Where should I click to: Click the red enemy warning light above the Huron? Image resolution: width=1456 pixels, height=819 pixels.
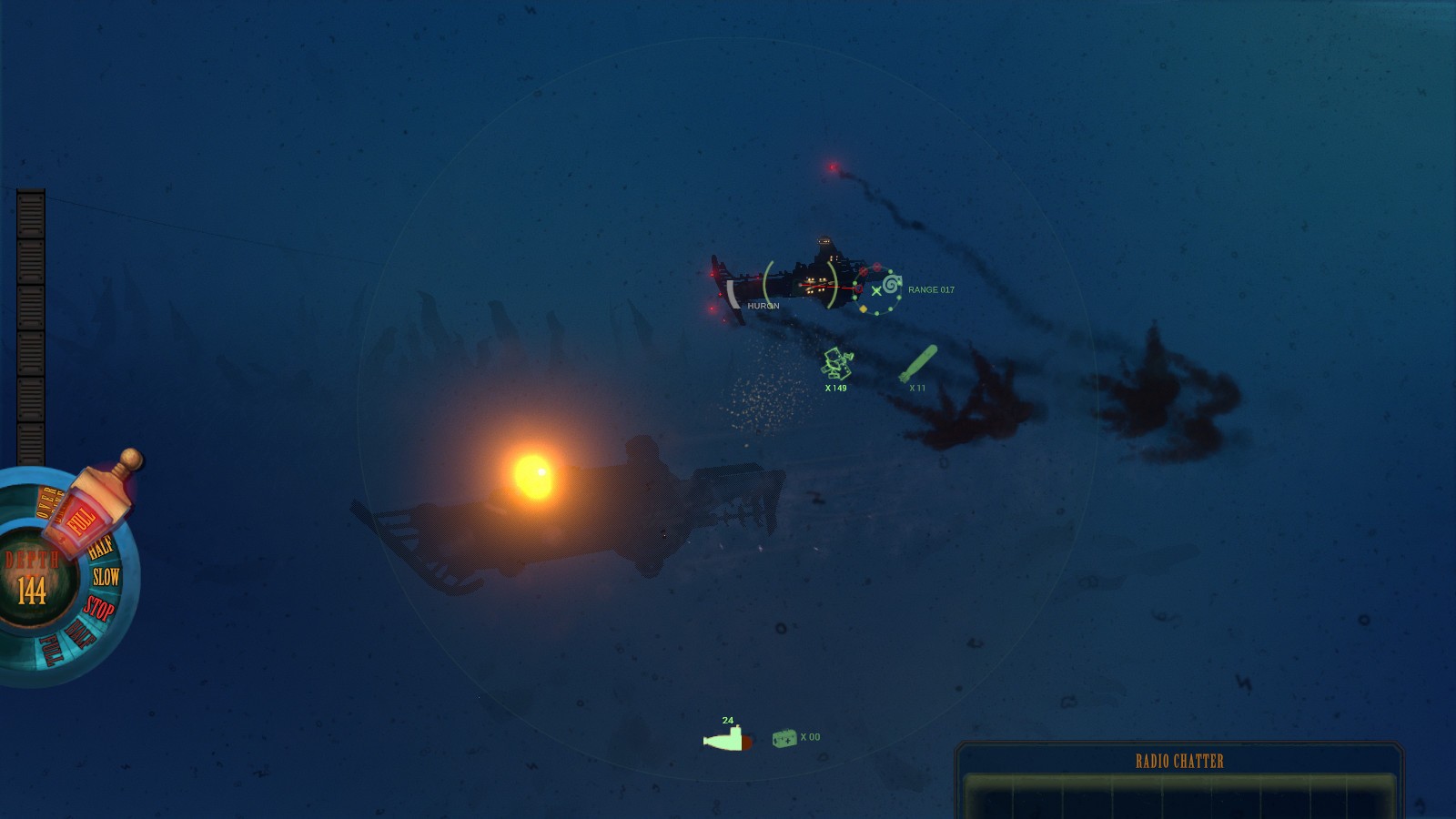point(833,167)
